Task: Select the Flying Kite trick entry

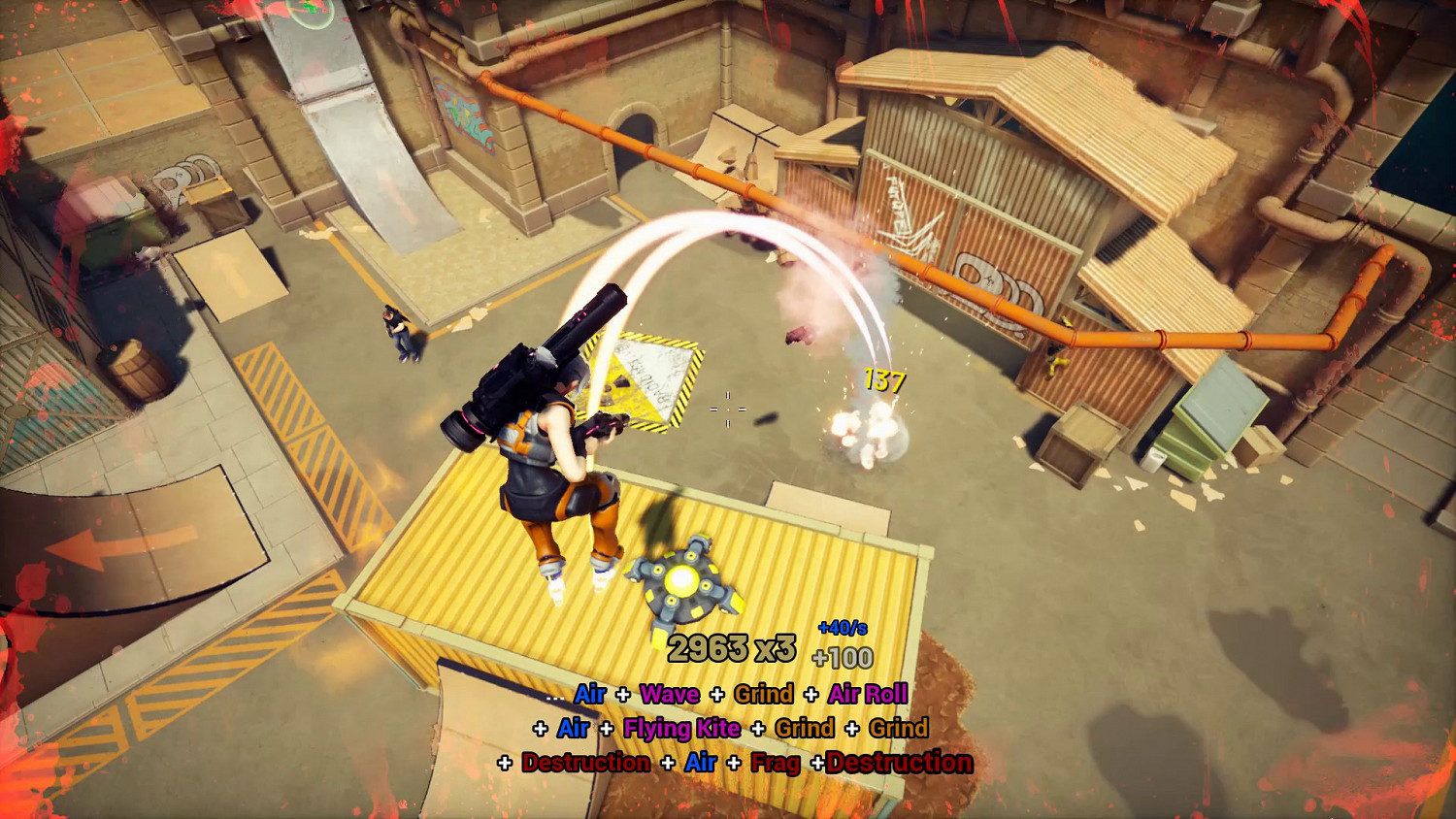Action: pos(679,729)
